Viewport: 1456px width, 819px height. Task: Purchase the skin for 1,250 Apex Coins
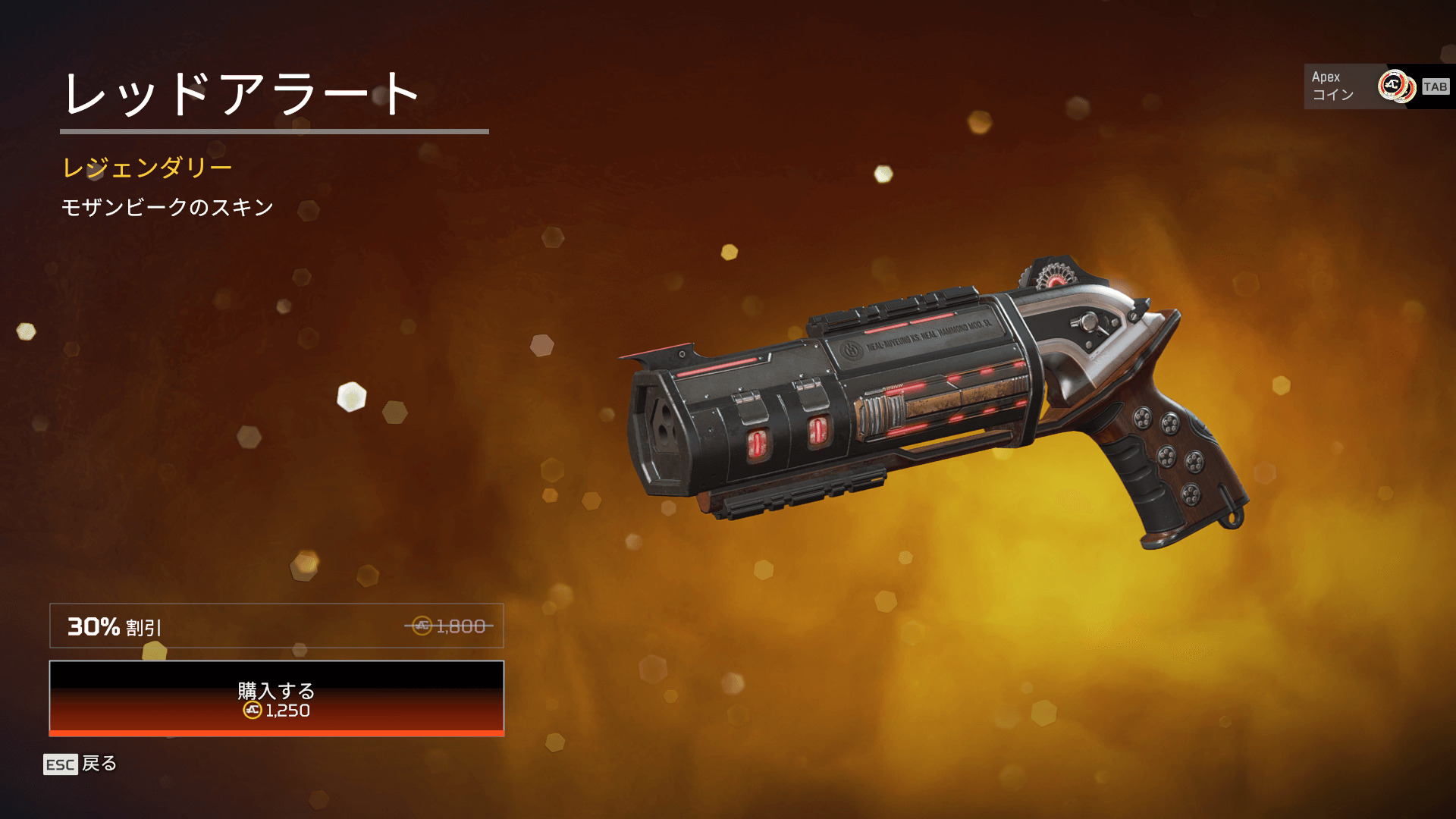click(276, 698)
